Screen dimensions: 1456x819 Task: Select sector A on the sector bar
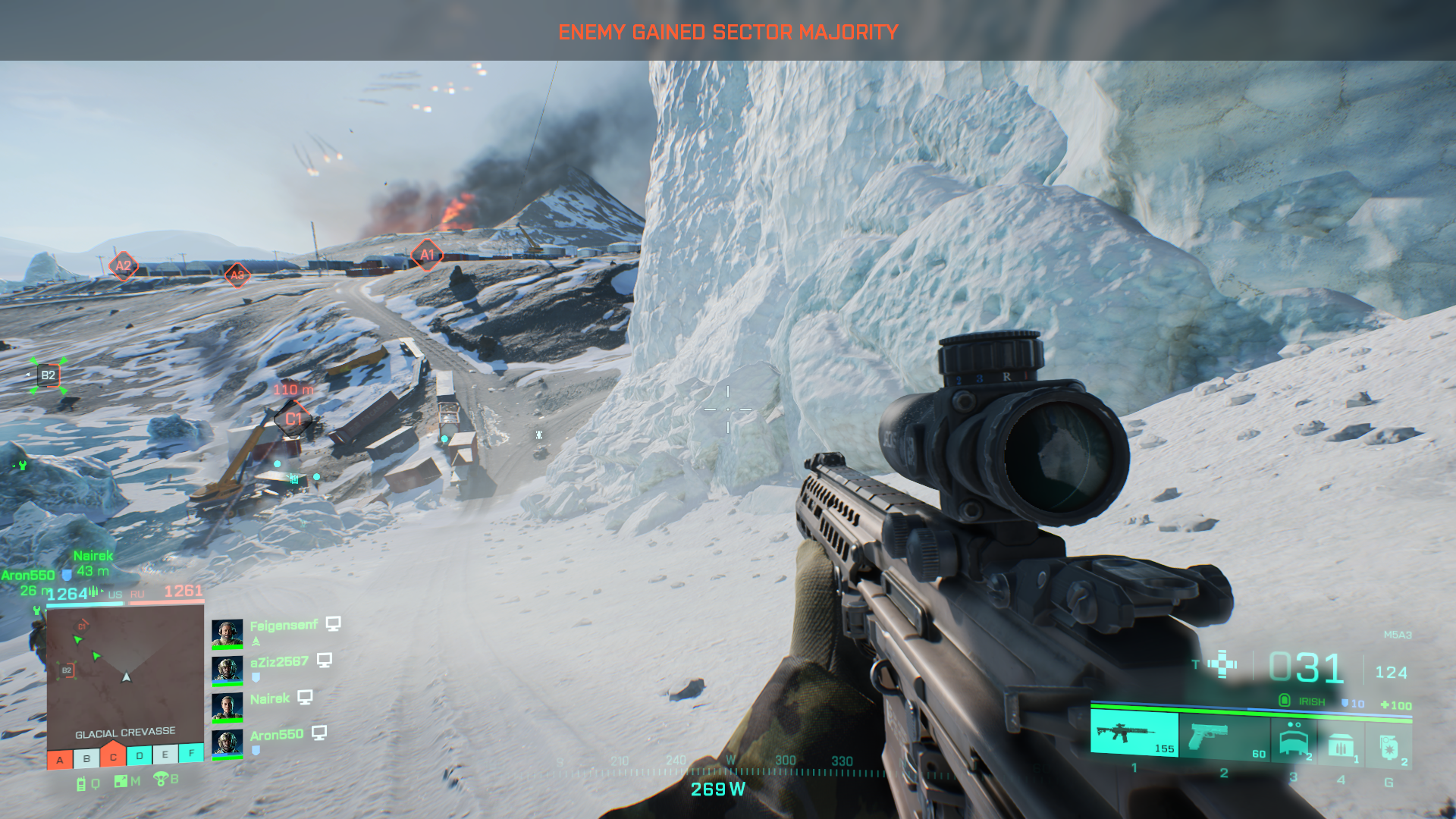pyautogui.click(x=60, y=759)
